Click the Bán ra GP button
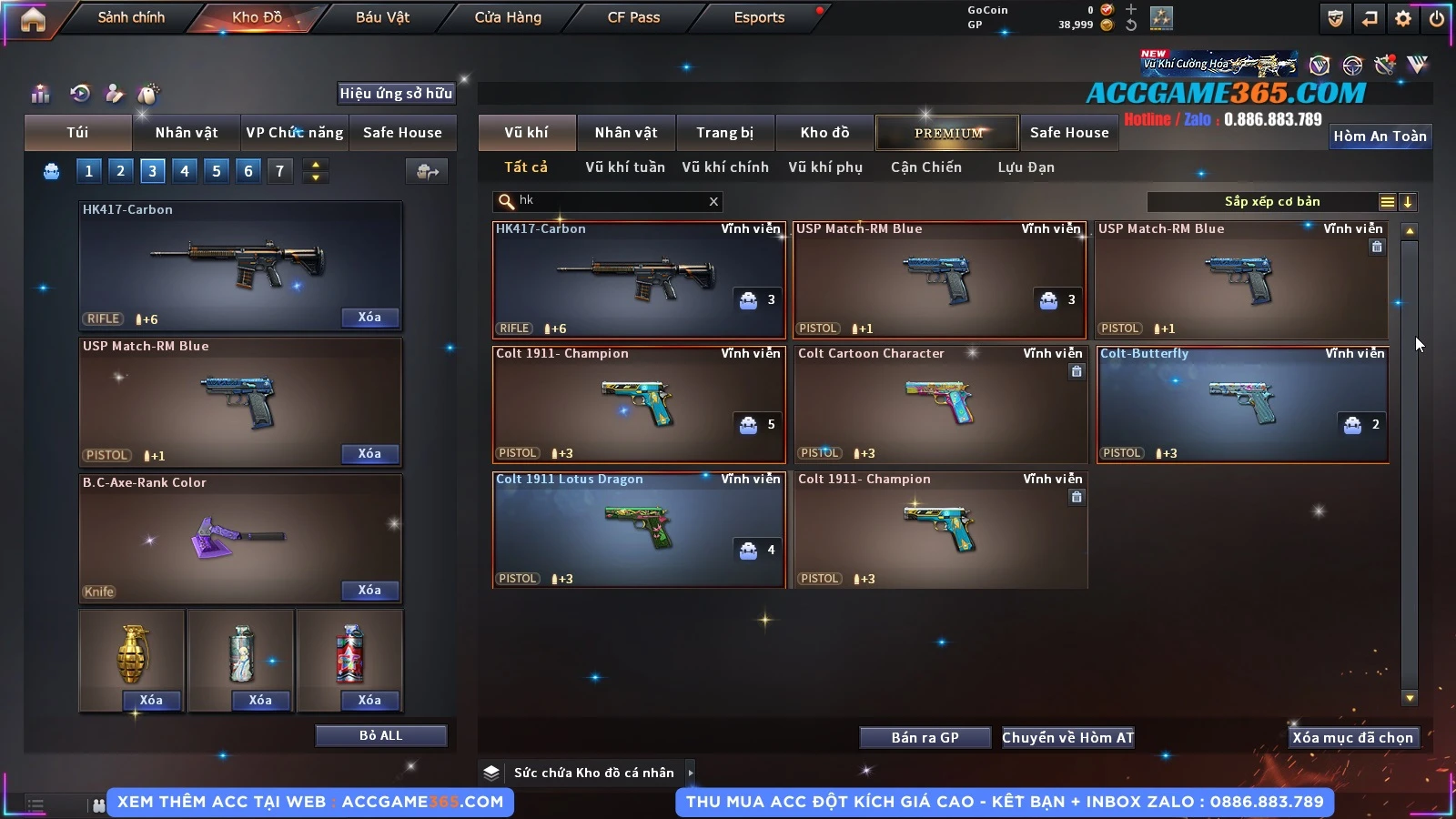Image resolution: width=1456 pixels, height=819 pixels. 925,738
